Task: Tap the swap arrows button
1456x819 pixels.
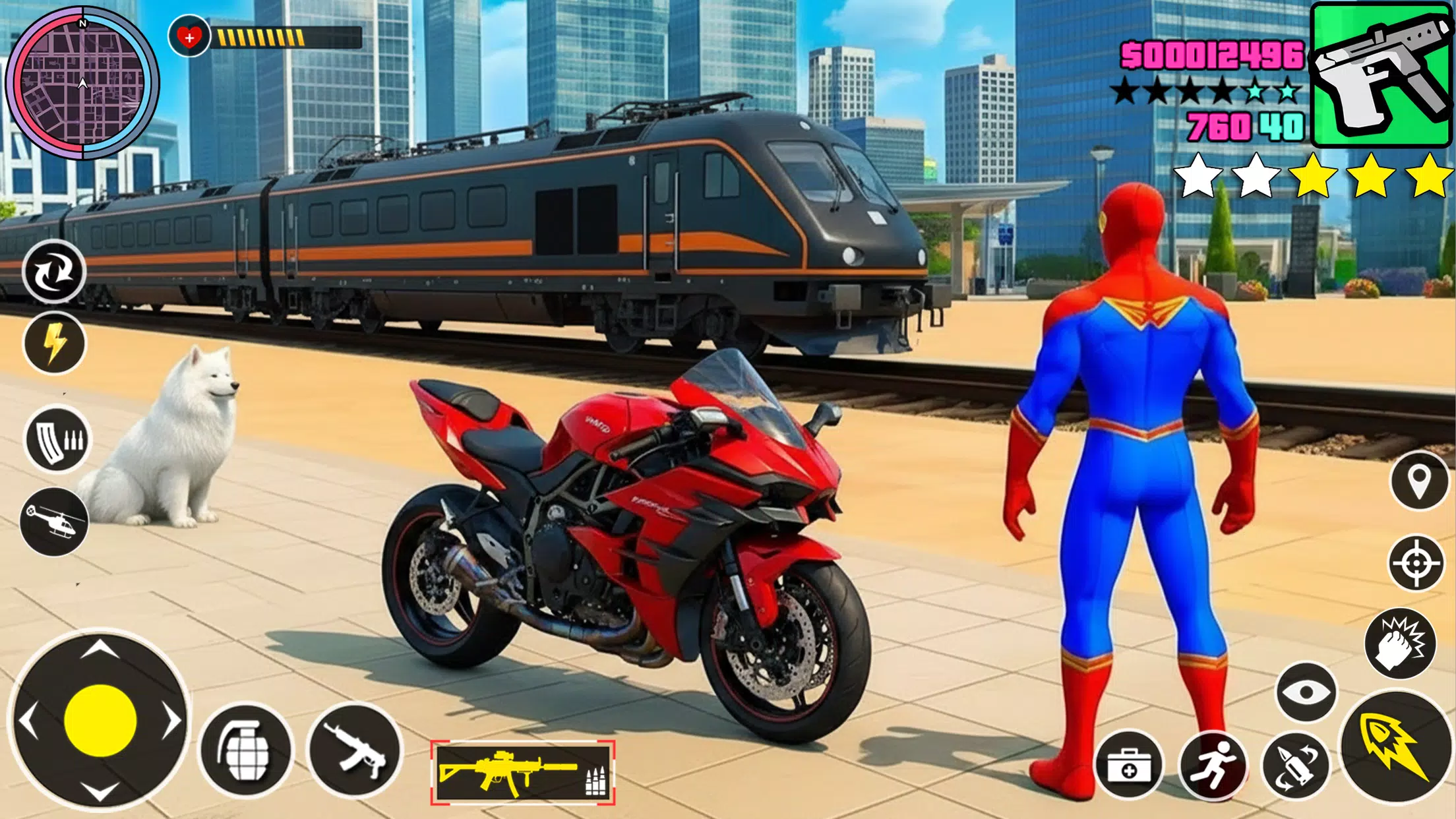Action: (54, 272)
